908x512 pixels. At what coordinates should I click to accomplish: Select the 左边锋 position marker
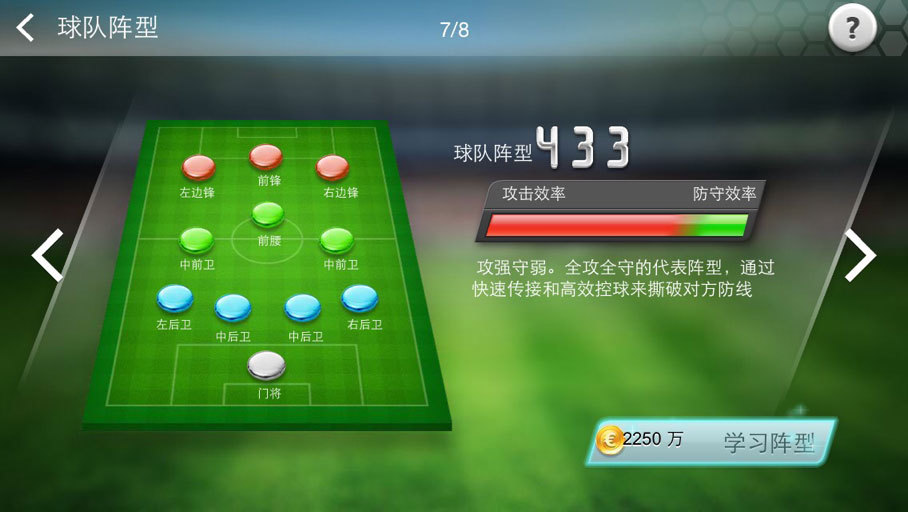[x=198, y=167]
